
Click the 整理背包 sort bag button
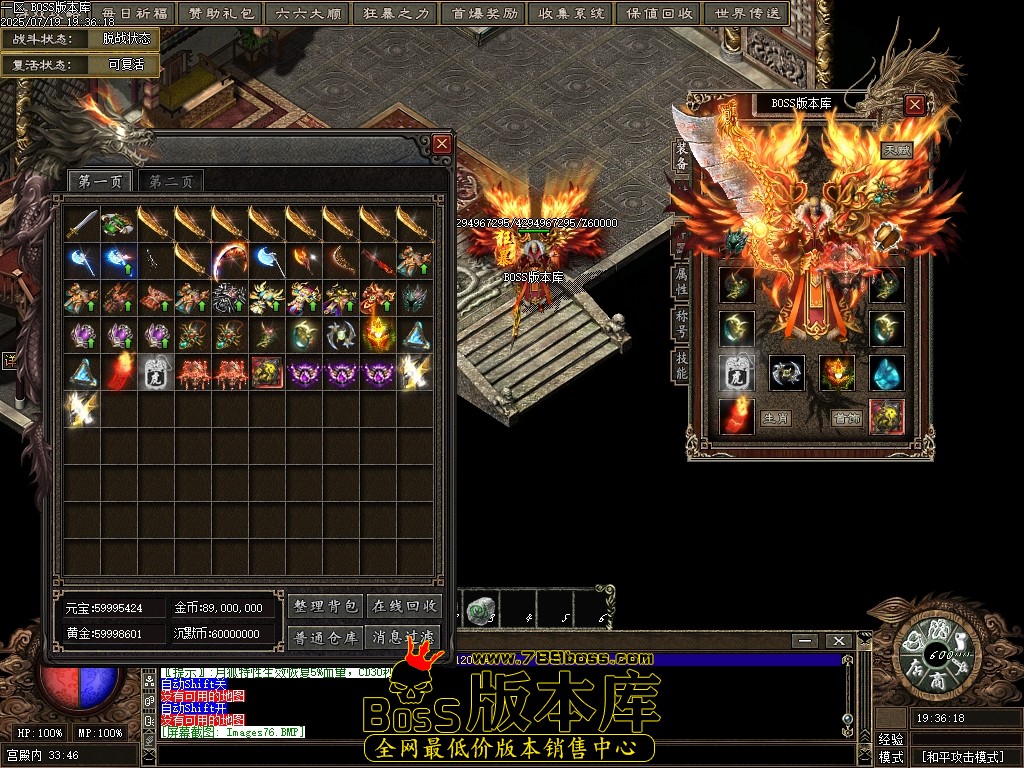click(325, 606)
